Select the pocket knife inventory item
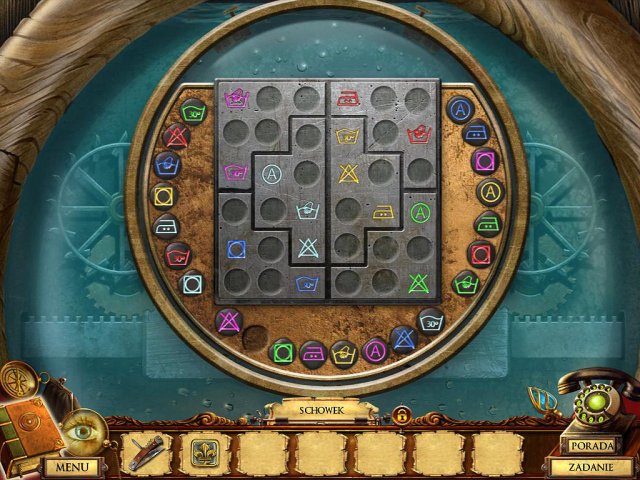 (148, 453)
